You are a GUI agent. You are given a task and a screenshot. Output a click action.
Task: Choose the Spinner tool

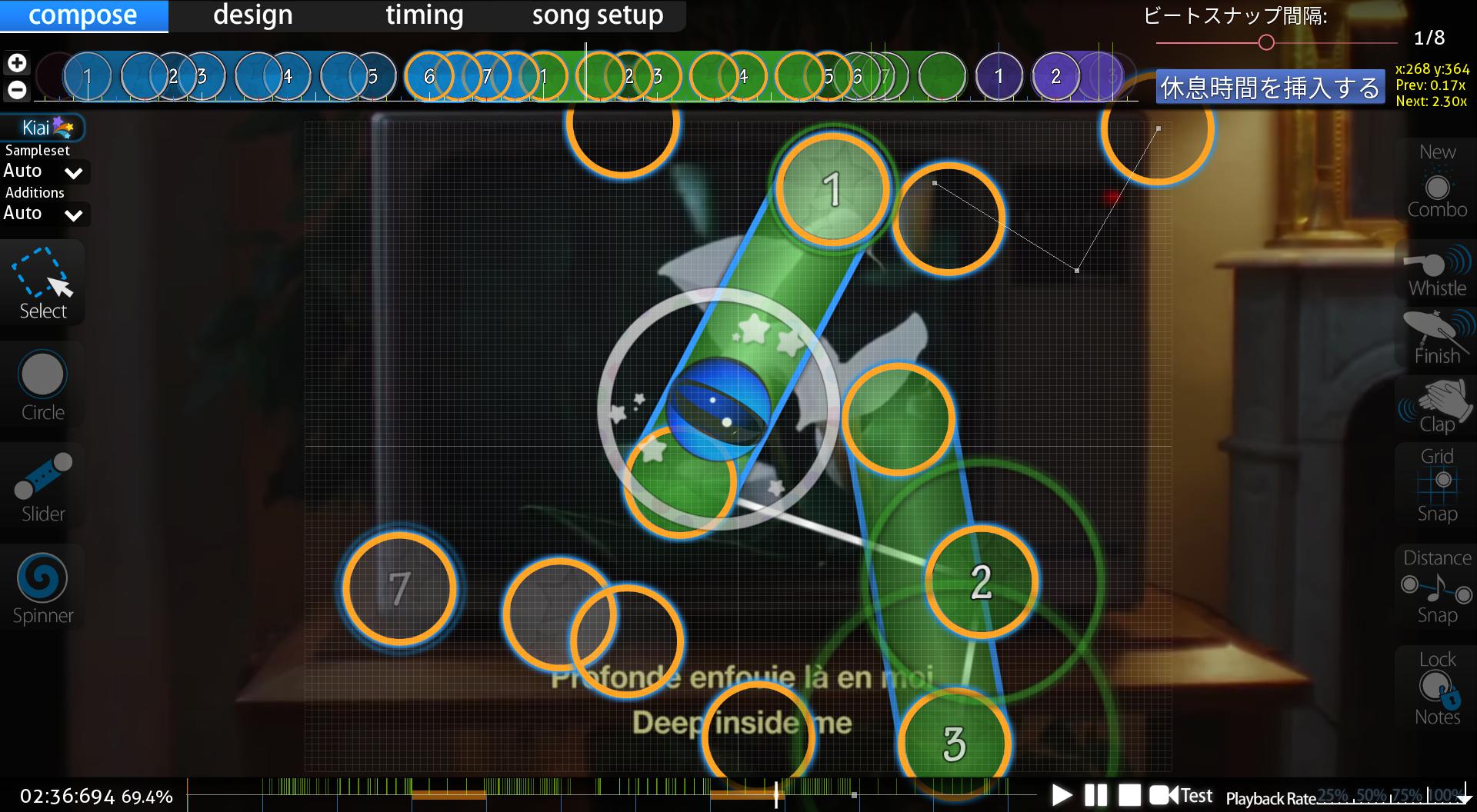[x=43, y=587]
